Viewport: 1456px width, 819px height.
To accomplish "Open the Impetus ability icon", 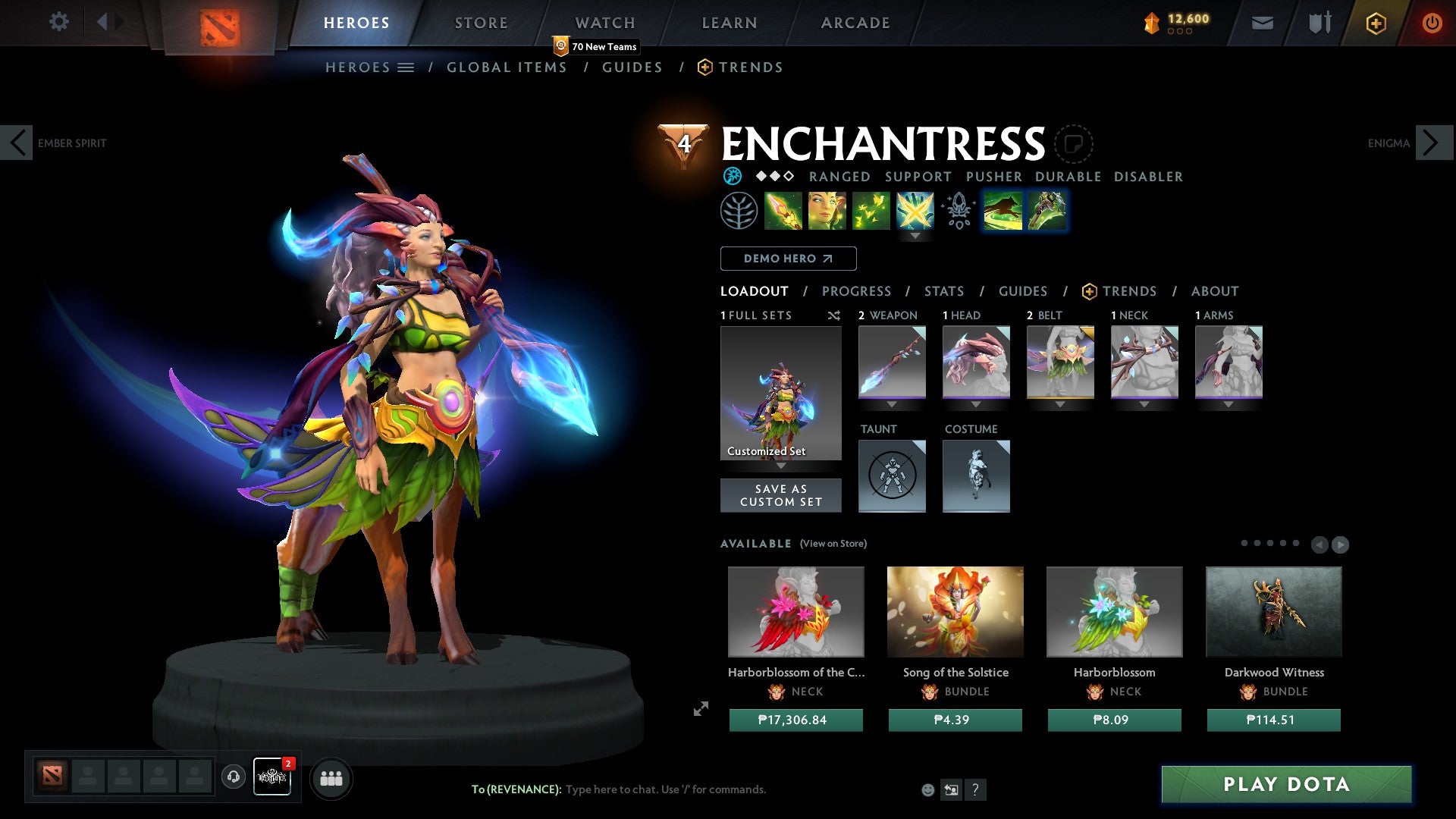I will 783,211.
